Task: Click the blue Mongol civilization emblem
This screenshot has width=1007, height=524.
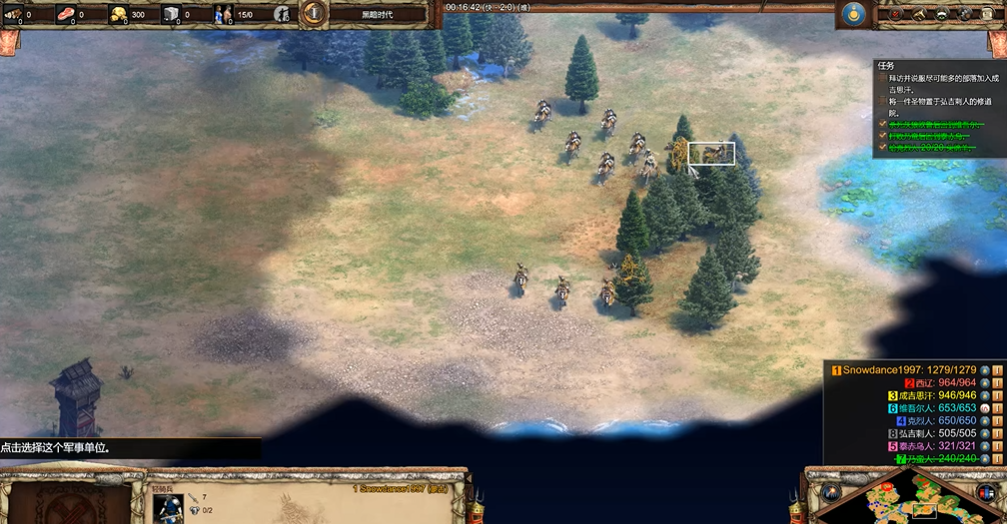Action: (853, 14)
